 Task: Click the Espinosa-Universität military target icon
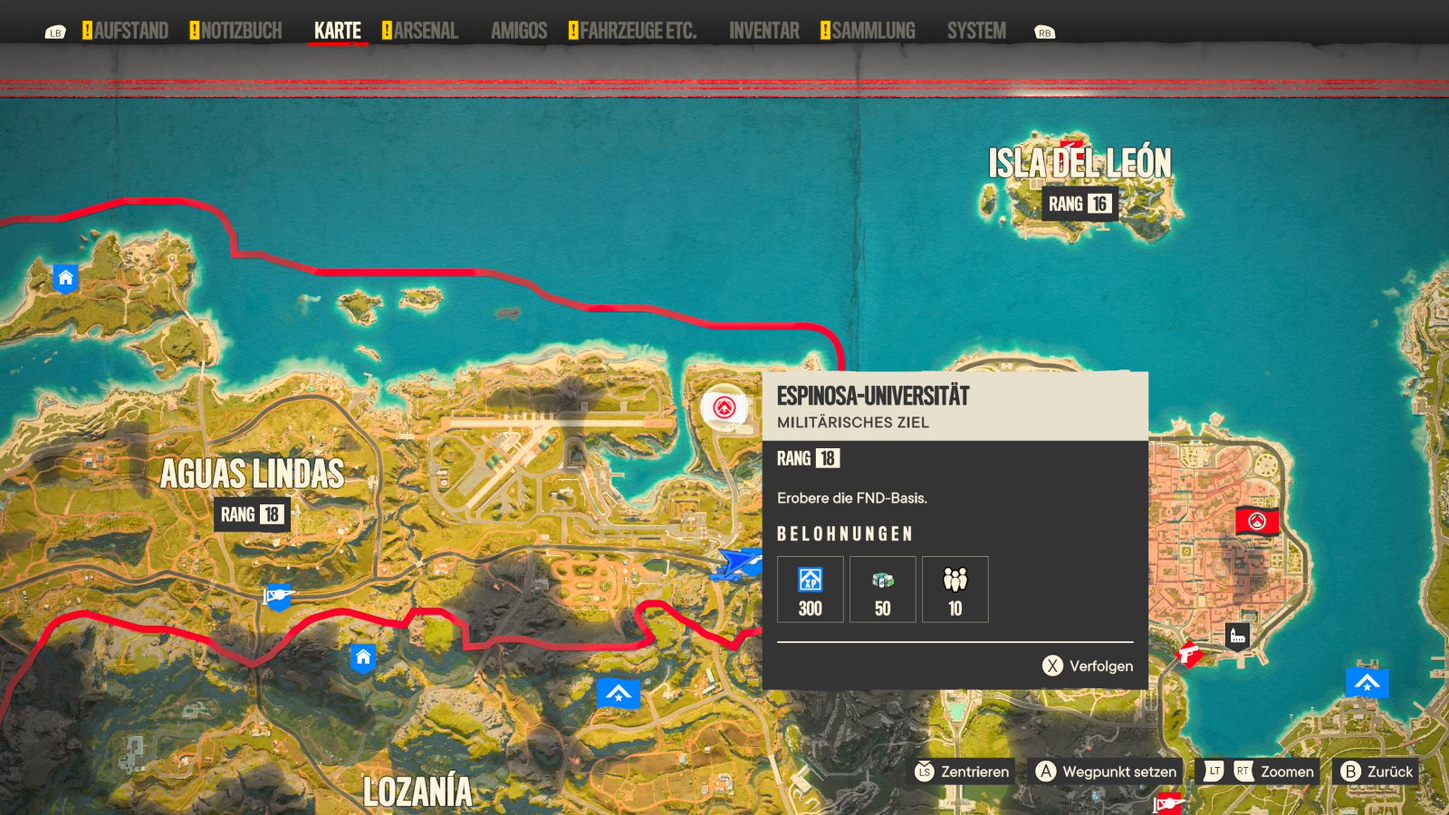(x=724, y=408)
